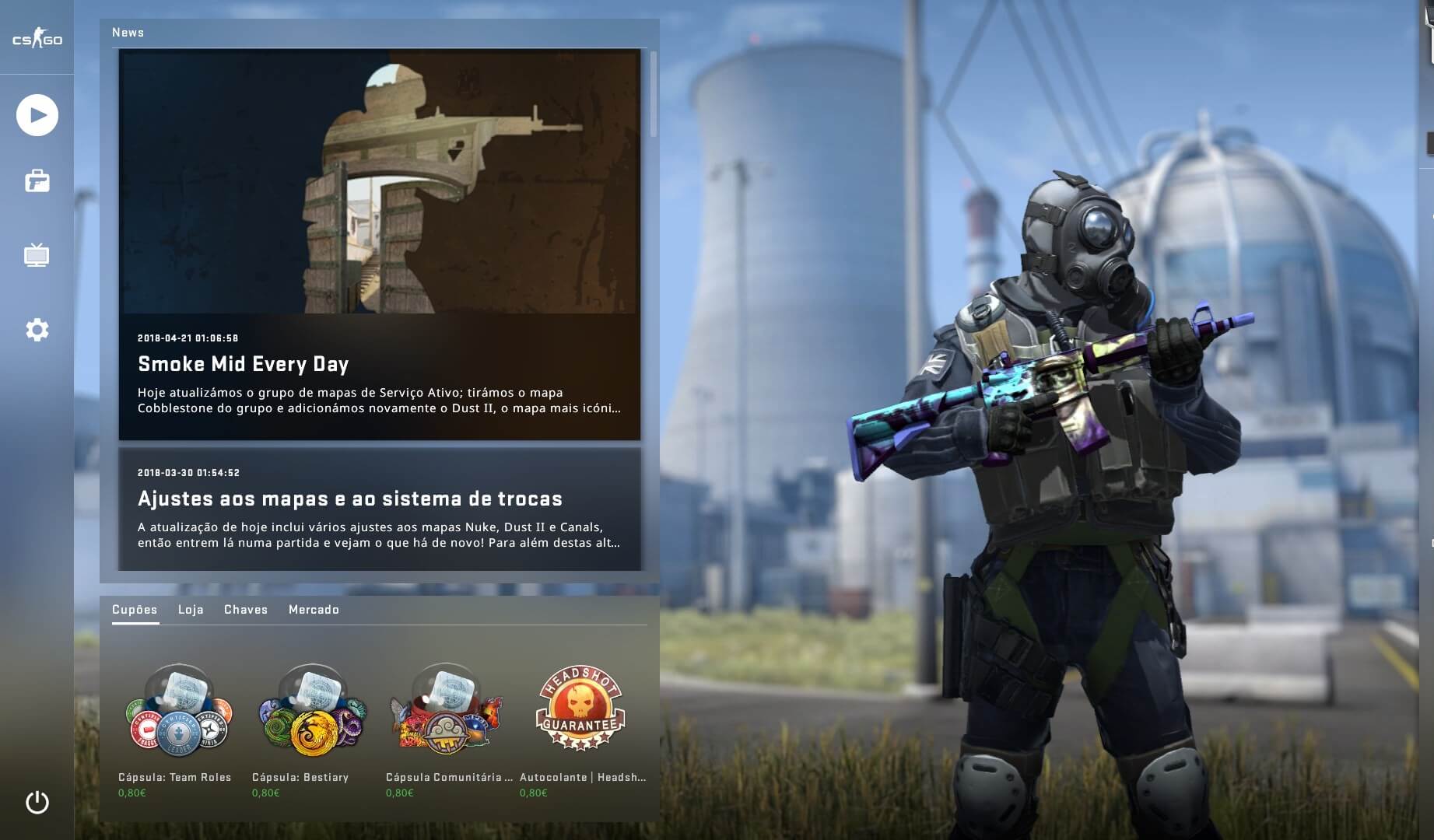Switch to the Cupões tab
The width and height of the screenshot is (1434, 840).
135,610
